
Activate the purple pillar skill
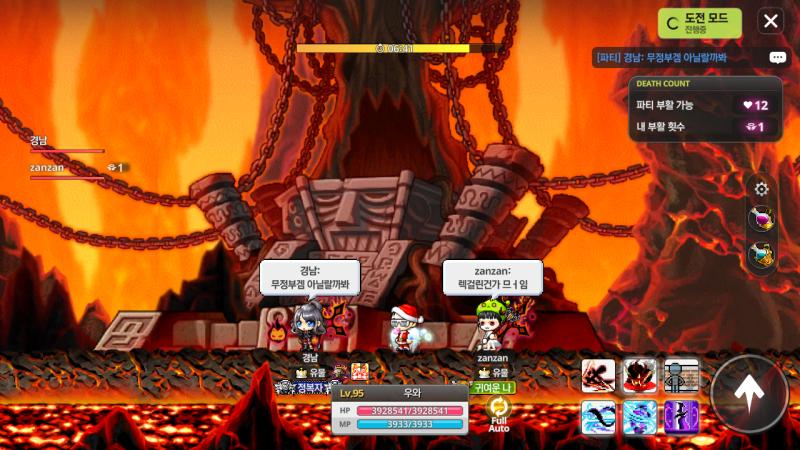pyautogui.click(x=681, y=416)
